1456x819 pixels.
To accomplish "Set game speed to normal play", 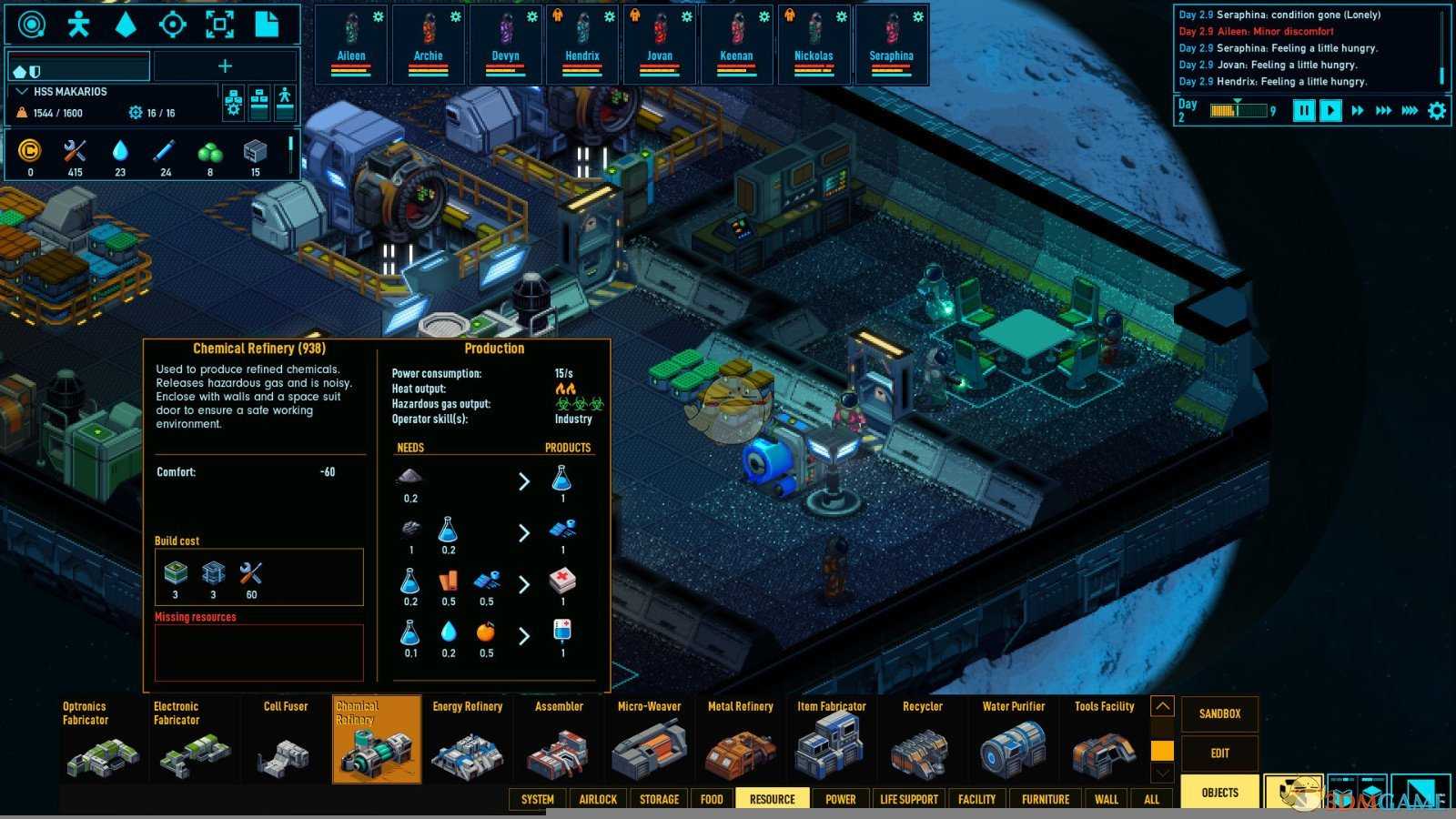I will 1330,111.
